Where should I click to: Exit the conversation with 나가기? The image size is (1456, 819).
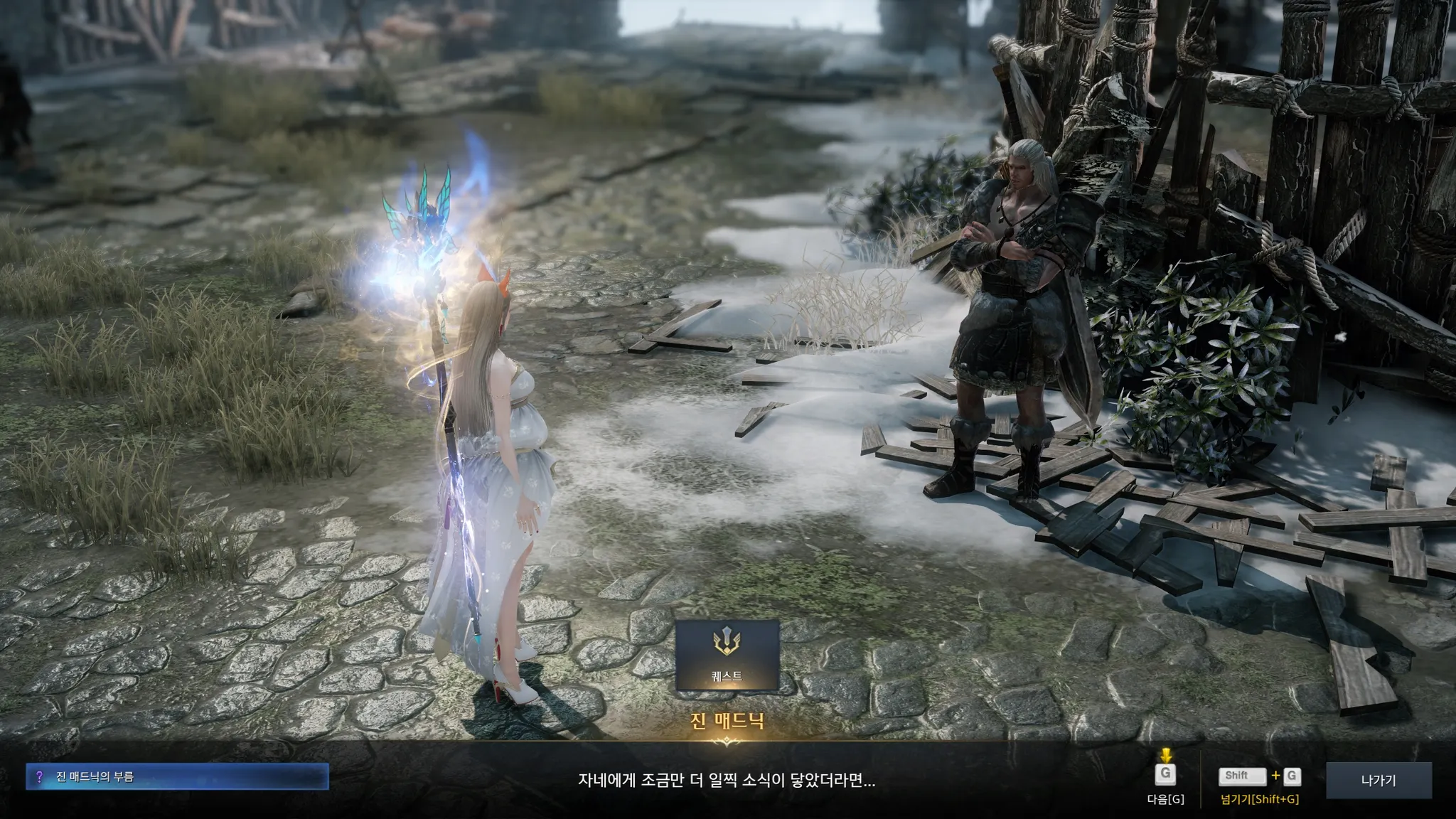pos(1378,780)
